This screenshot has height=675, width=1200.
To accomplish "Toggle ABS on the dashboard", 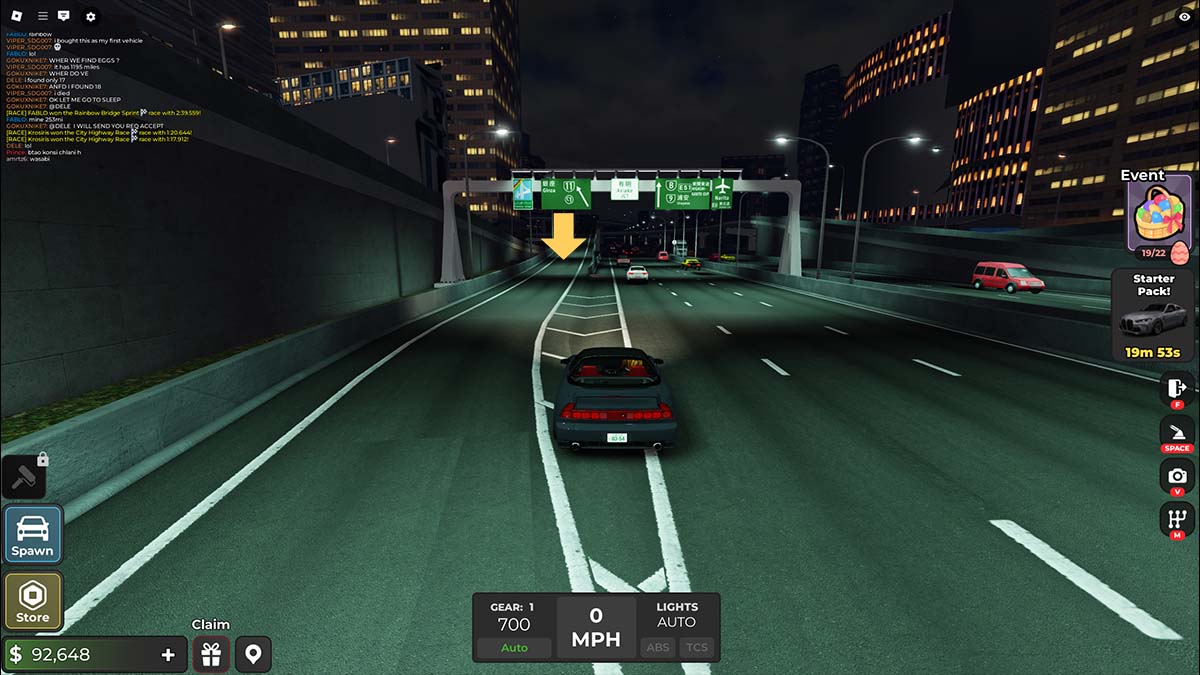I will click(658, 647).
